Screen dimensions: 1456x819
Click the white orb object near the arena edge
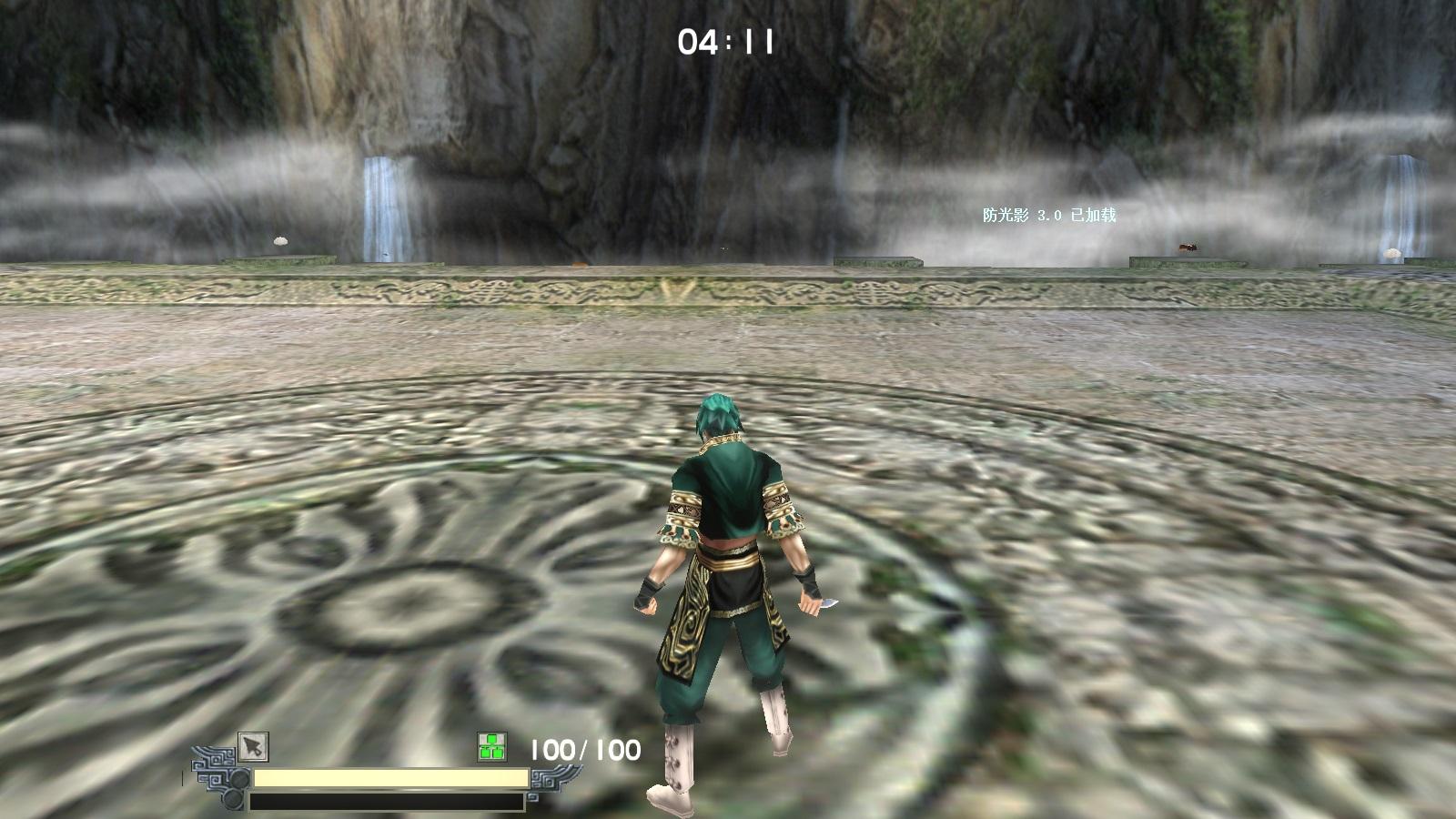pos(278,243)
